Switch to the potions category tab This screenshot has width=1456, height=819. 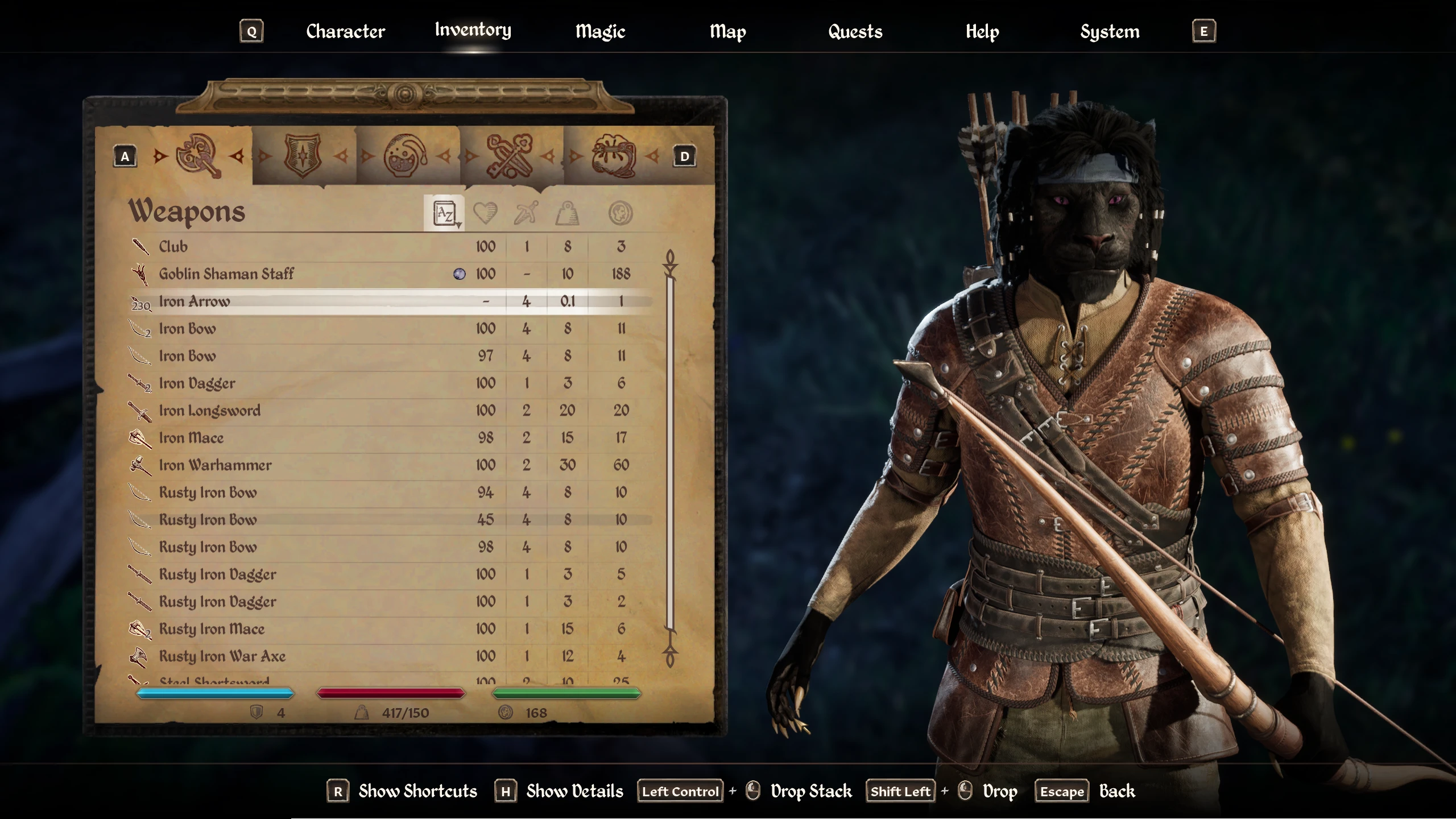(x=406, y=156)
